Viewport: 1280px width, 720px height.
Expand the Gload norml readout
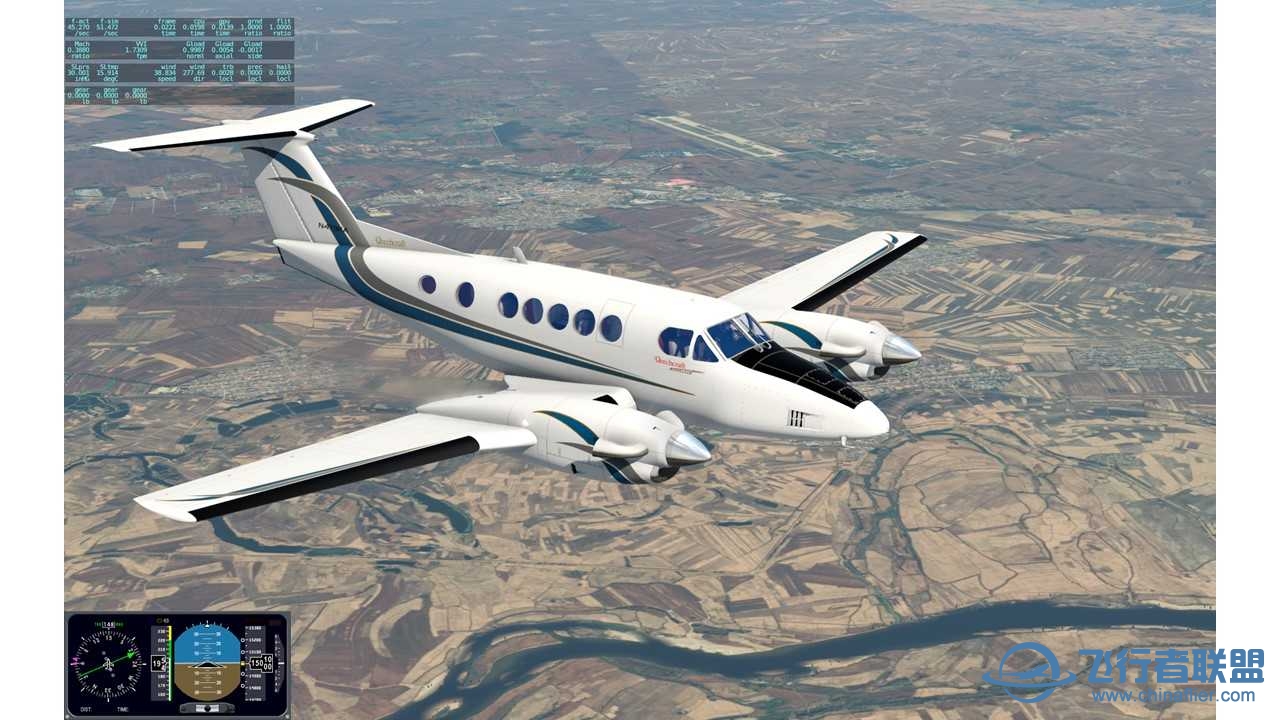pyautogui.click(x=193, y=49)
